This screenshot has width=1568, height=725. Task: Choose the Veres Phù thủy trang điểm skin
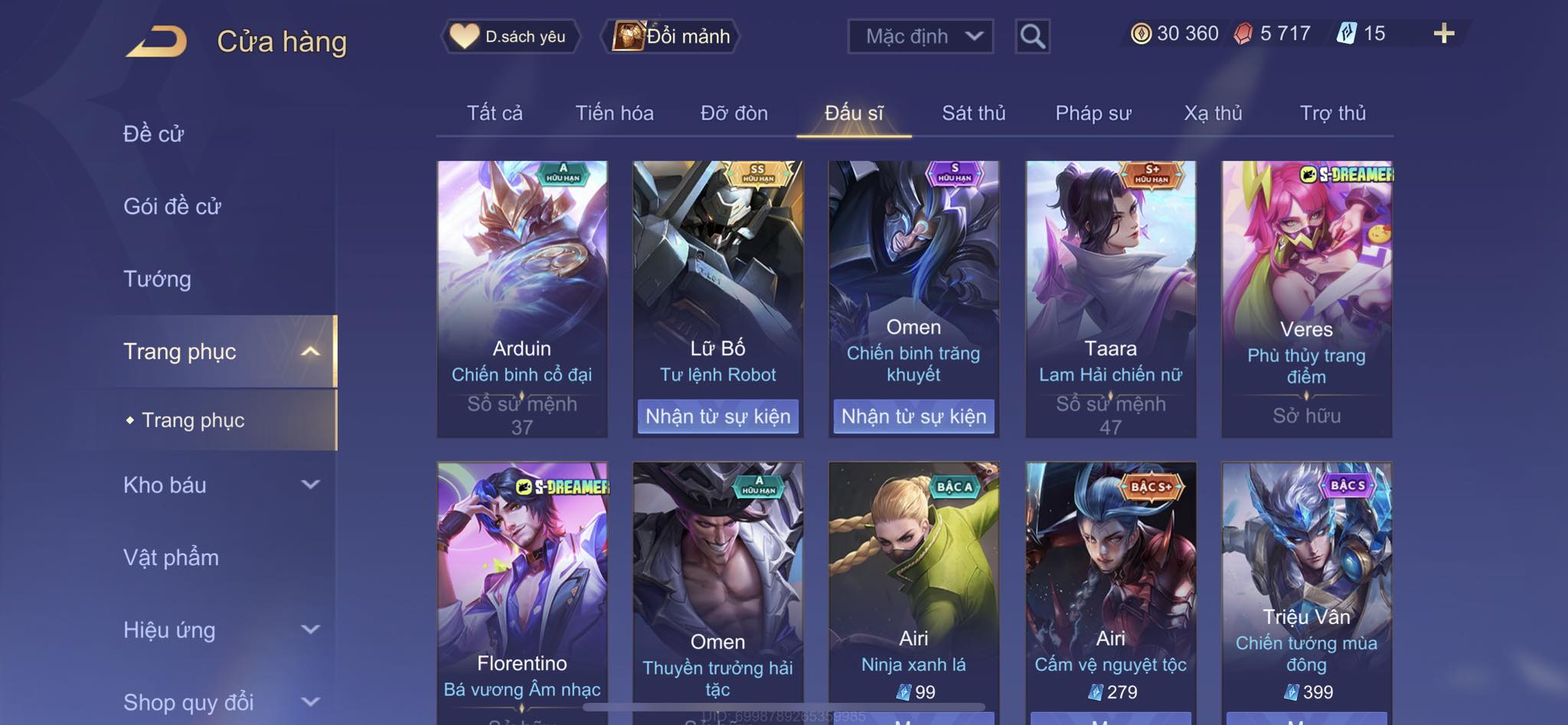pyautogui.click(x=1306, y=299)
